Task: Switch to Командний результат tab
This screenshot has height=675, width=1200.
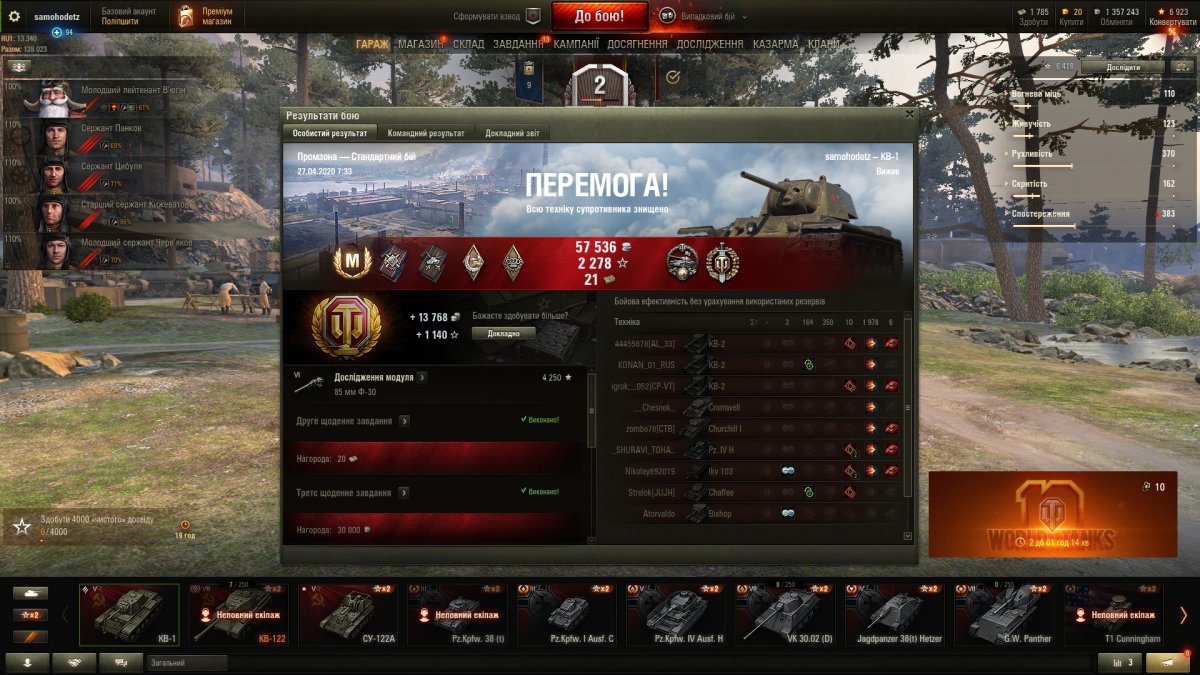Action: [x=426, y=133]
